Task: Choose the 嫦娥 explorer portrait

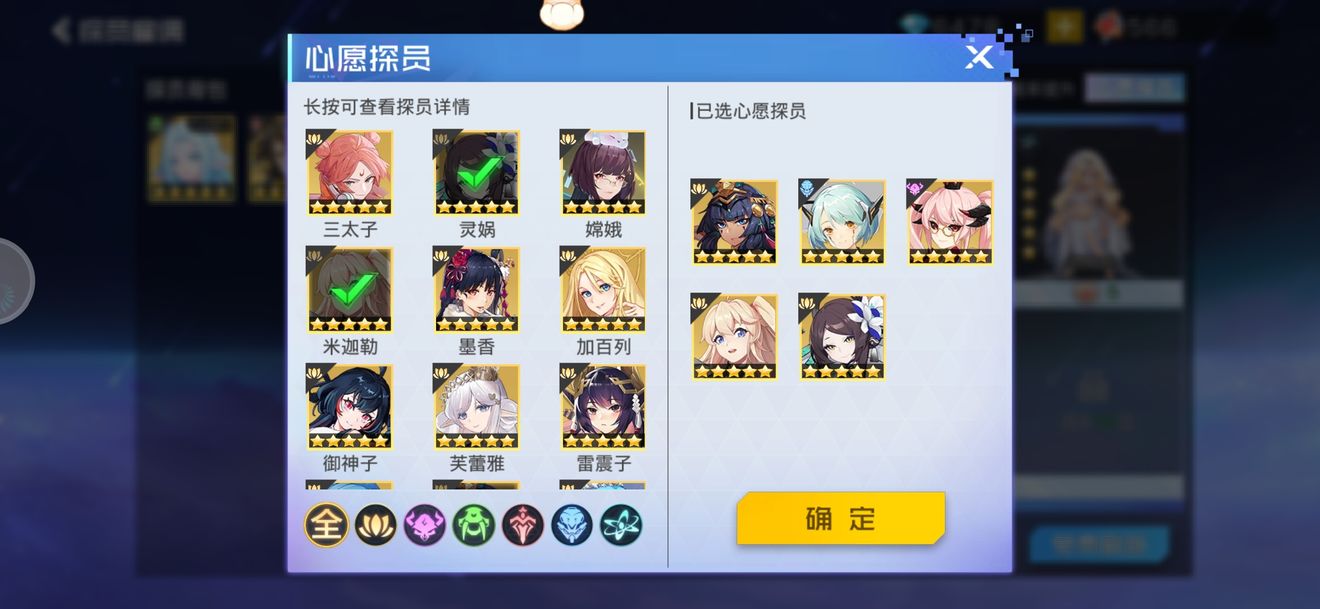Action: coord(603,172)
